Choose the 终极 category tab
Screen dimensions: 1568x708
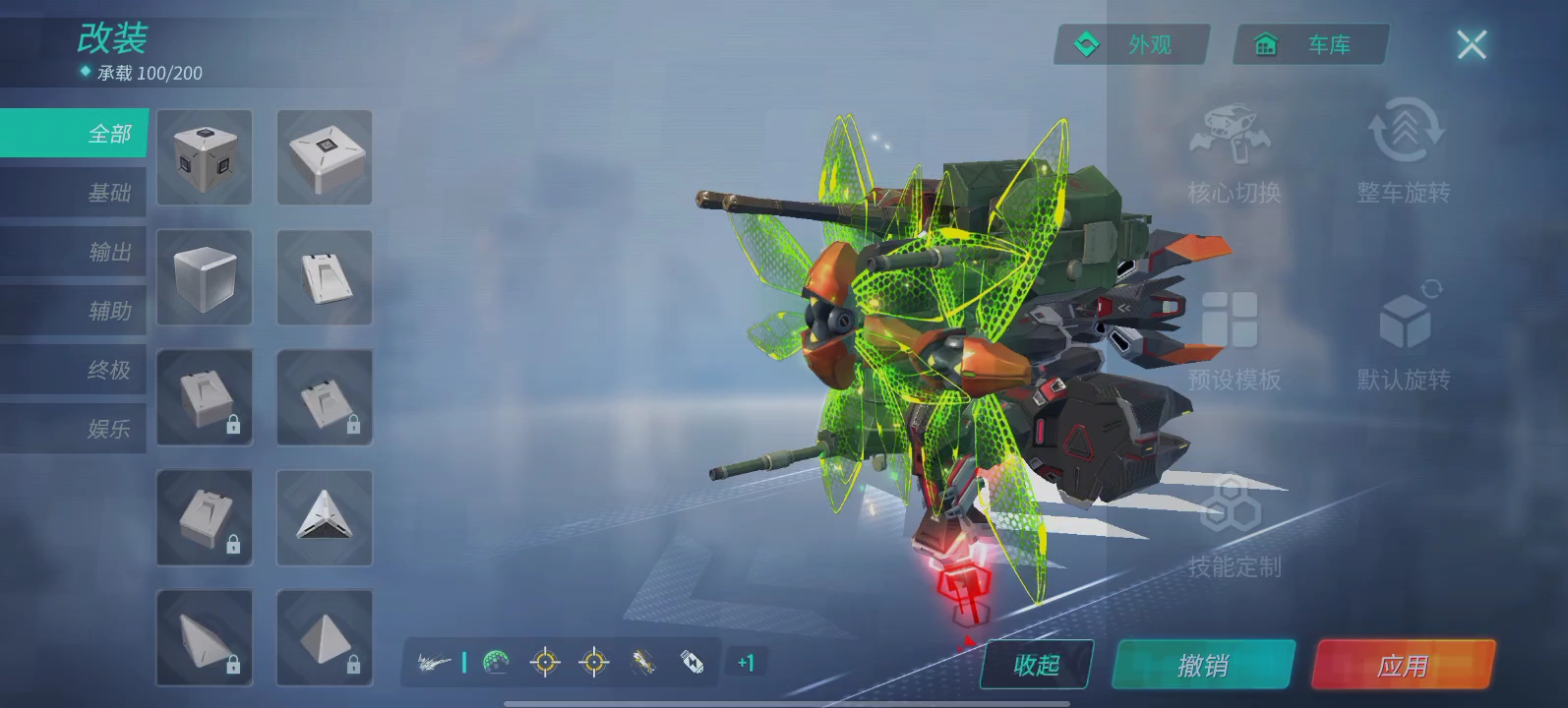click(75, 370)
